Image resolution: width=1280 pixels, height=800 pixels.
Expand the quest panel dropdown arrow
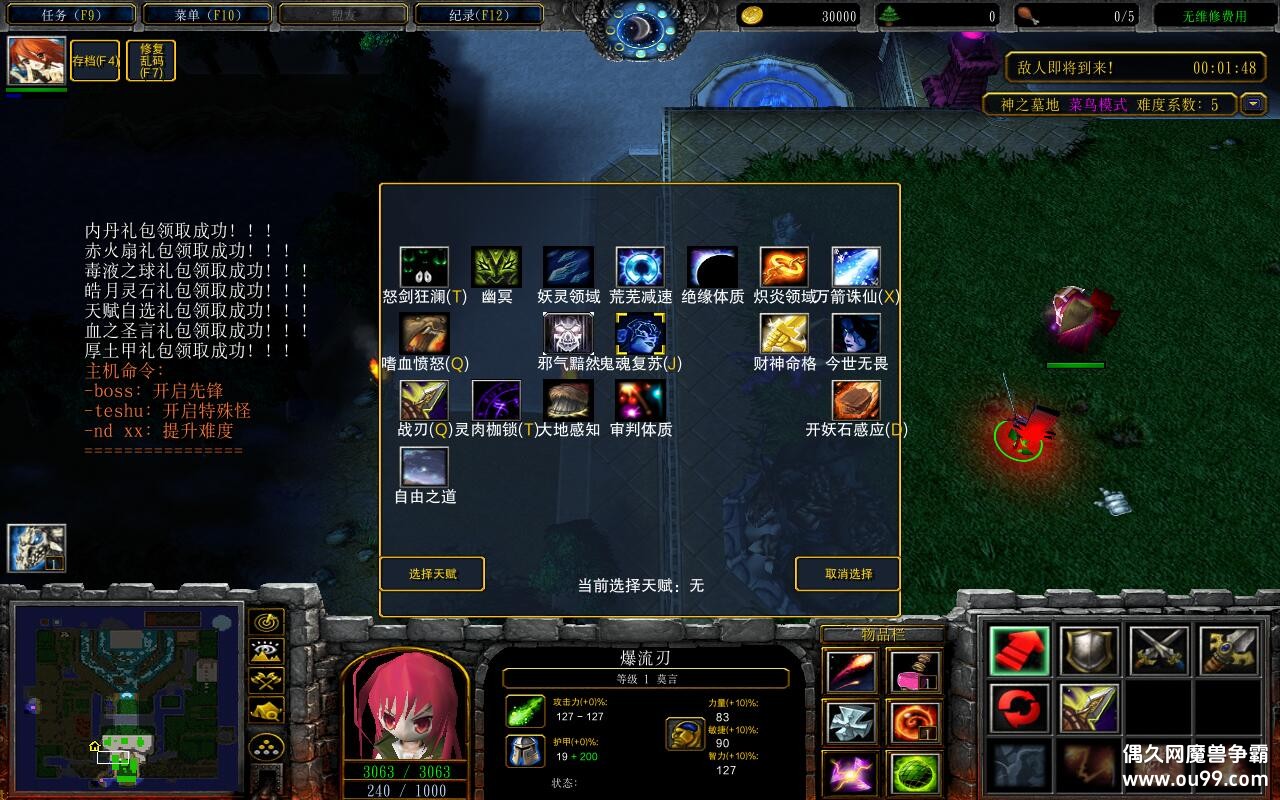[x=1253, y=104]
